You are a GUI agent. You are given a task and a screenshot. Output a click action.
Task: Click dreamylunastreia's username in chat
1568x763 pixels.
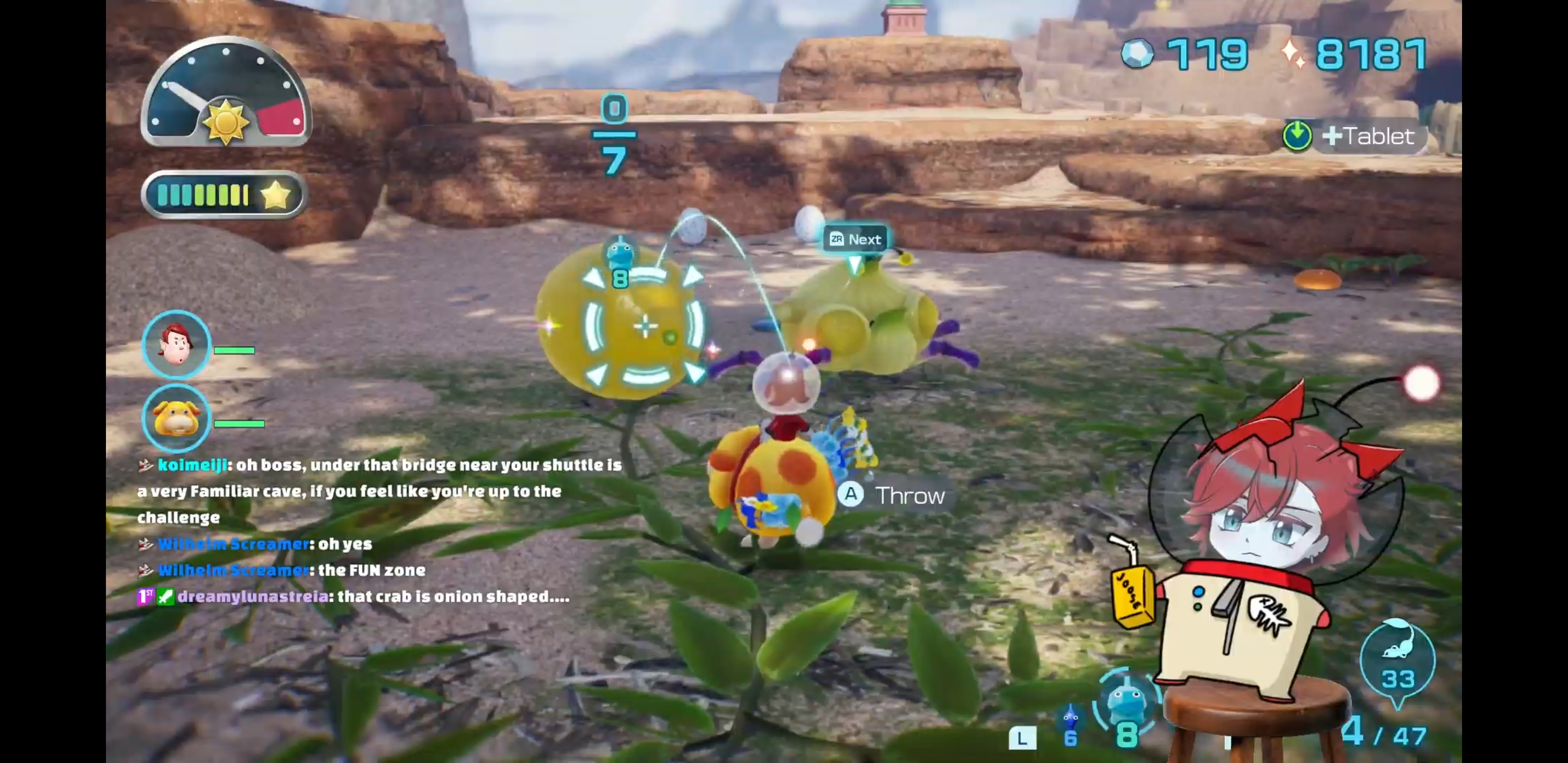[253, 597]
